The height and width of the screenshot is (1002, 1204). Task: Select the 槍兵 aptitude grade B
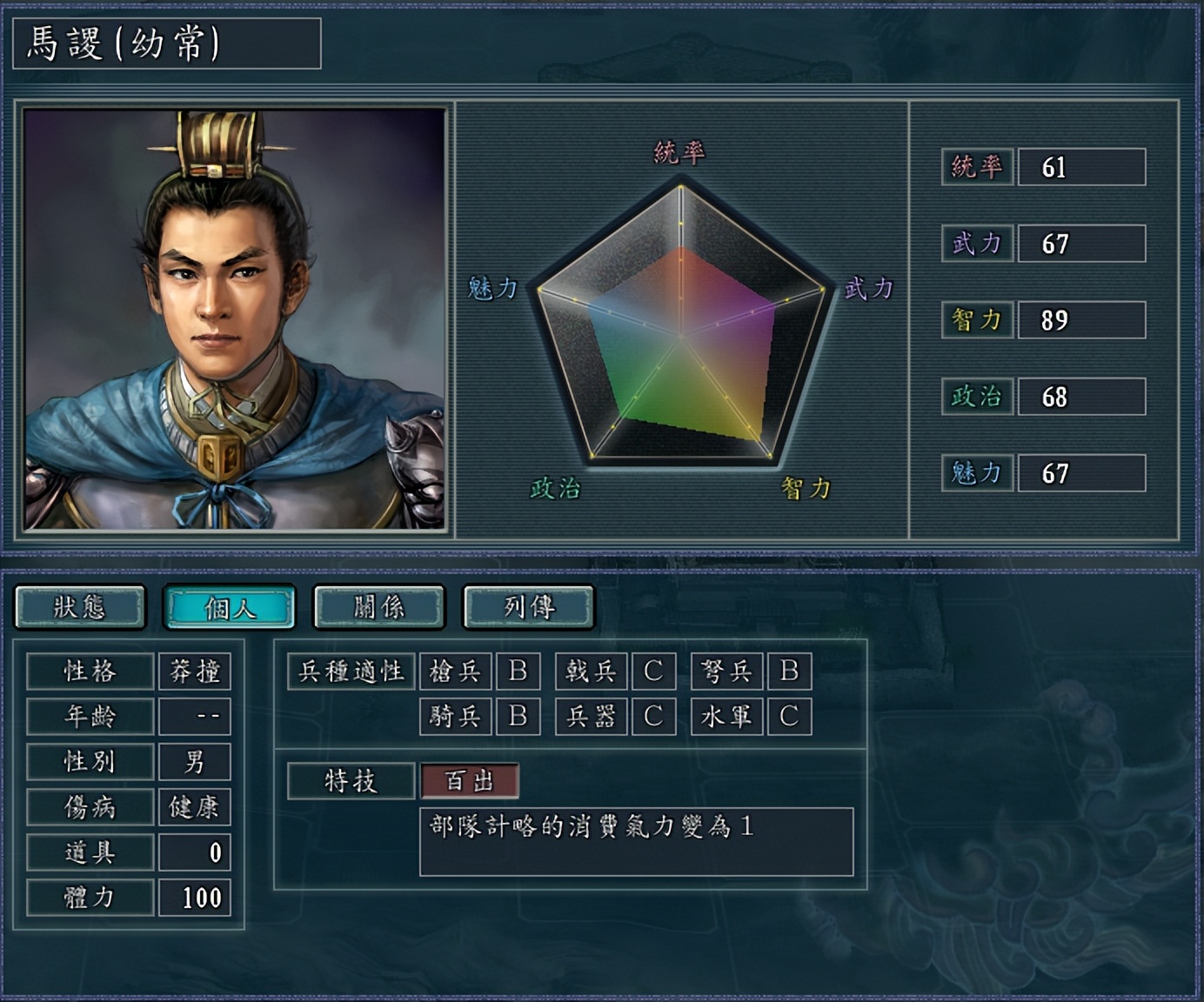tap(518, 671)
